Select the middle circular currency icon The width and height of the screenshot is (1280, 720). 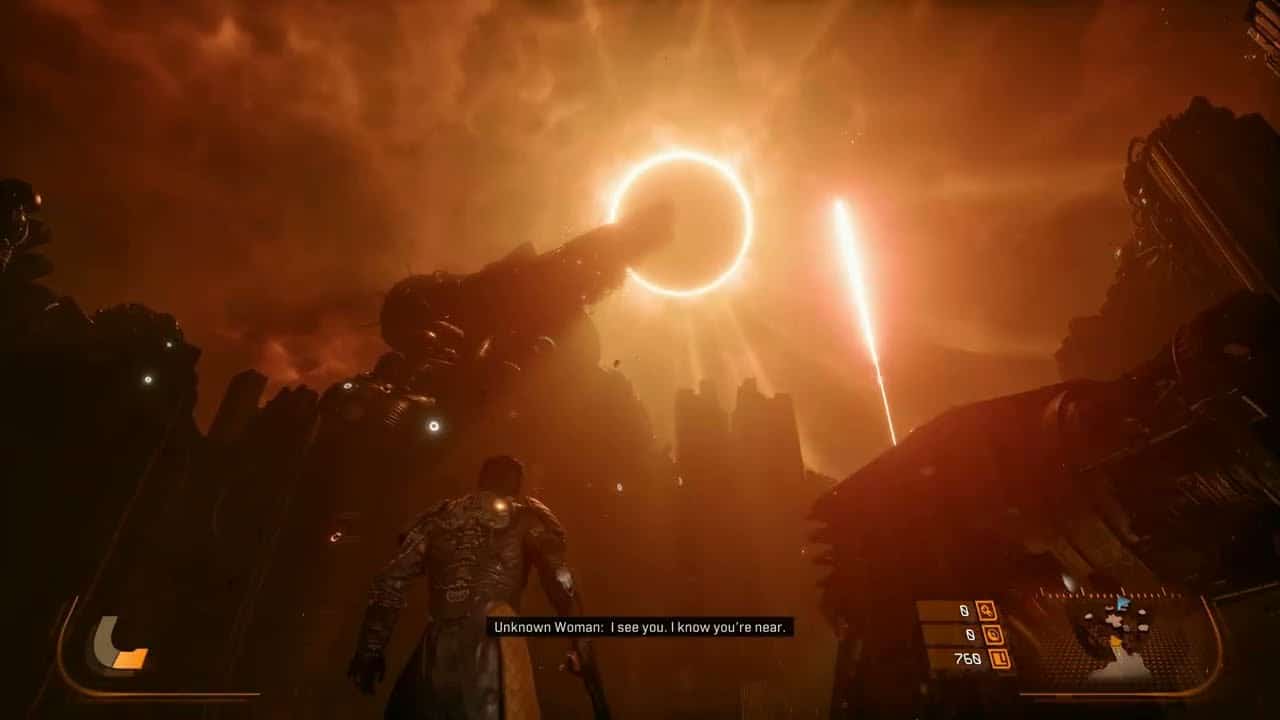(x=994, y=637)
